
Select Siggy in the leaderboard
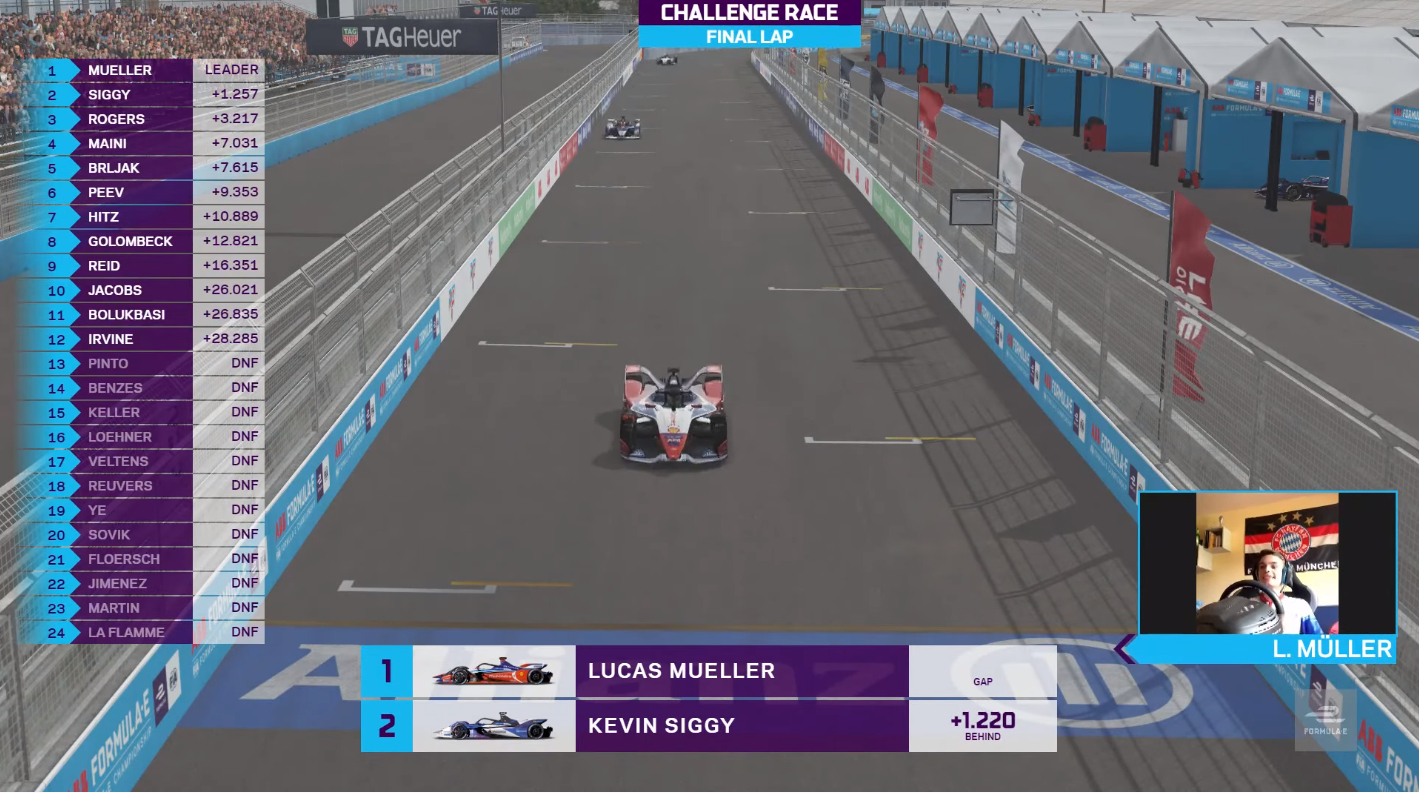point(140,95)
